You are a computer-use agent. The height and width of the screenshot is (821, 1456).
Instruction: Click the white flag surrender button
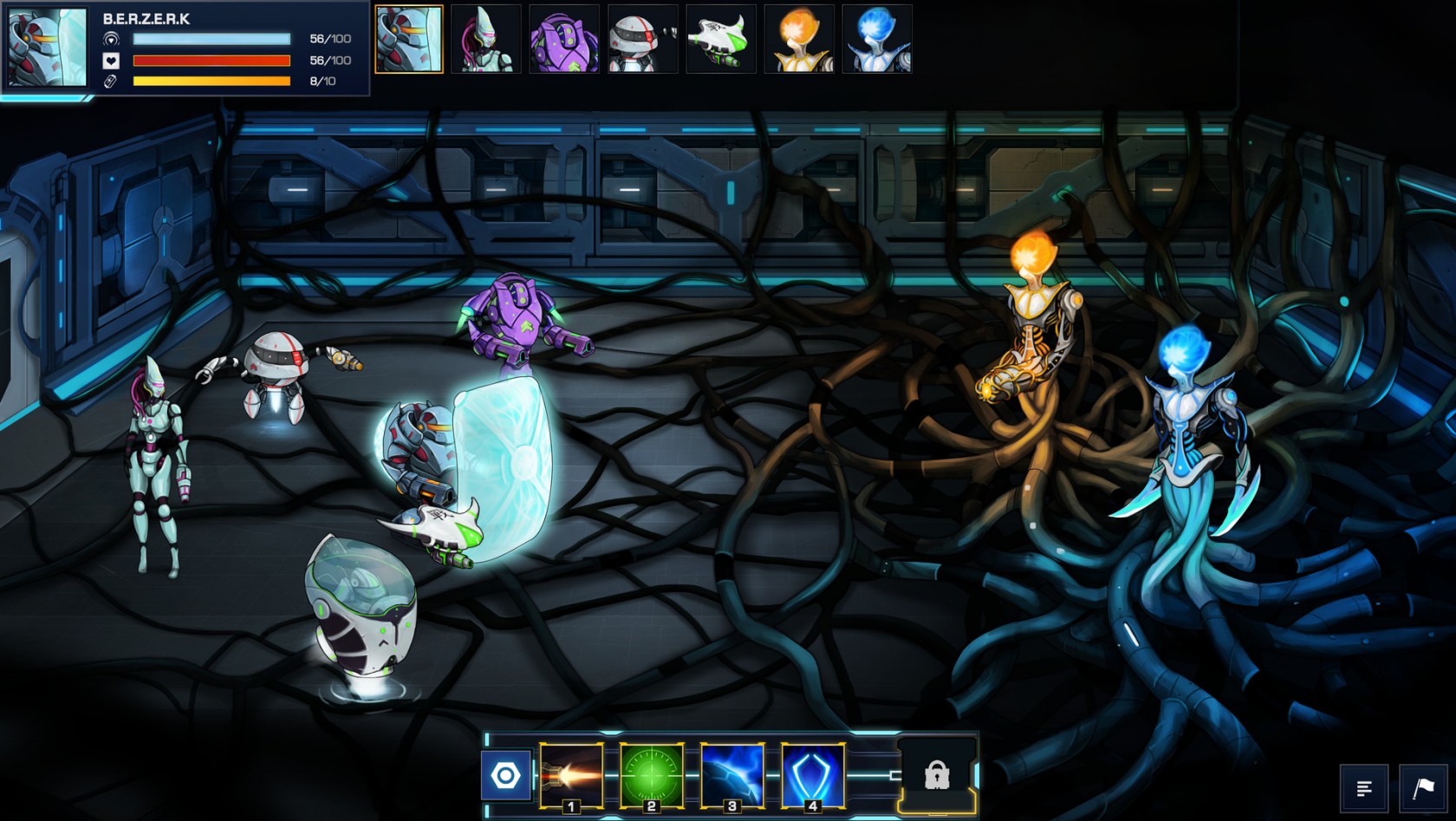pos(1423,788)
